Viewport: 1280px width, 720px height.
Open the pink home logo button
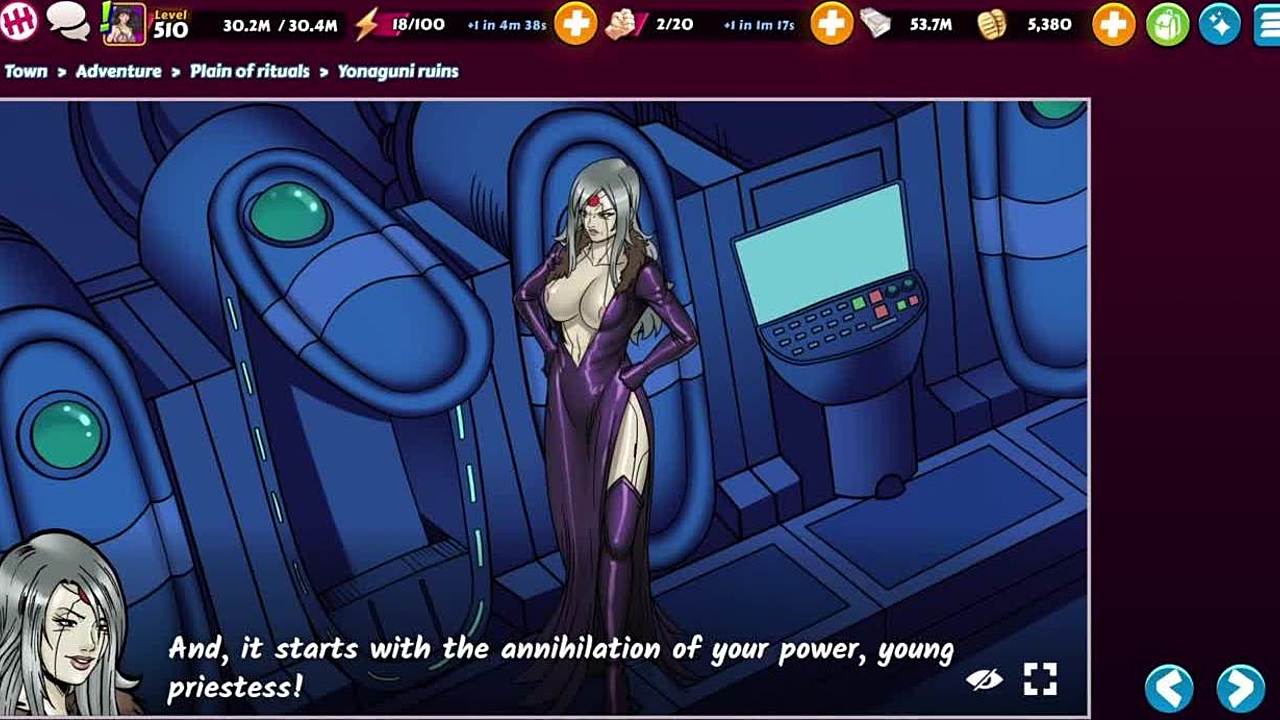tap(19, 20)
